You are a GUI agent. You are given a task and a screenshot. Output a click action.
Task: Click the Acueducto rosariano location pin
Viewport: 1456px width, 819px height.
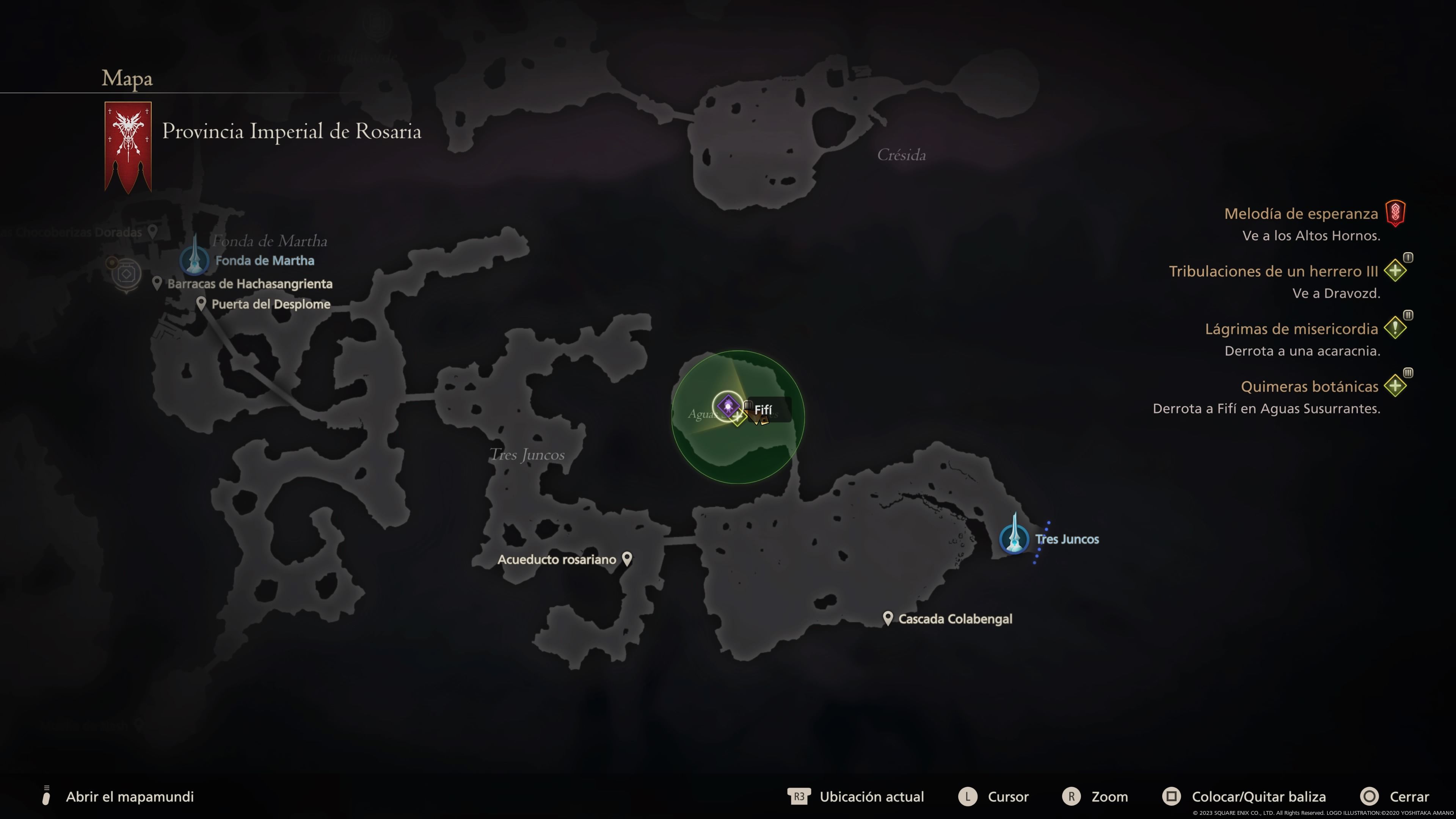tap(627, 559)
